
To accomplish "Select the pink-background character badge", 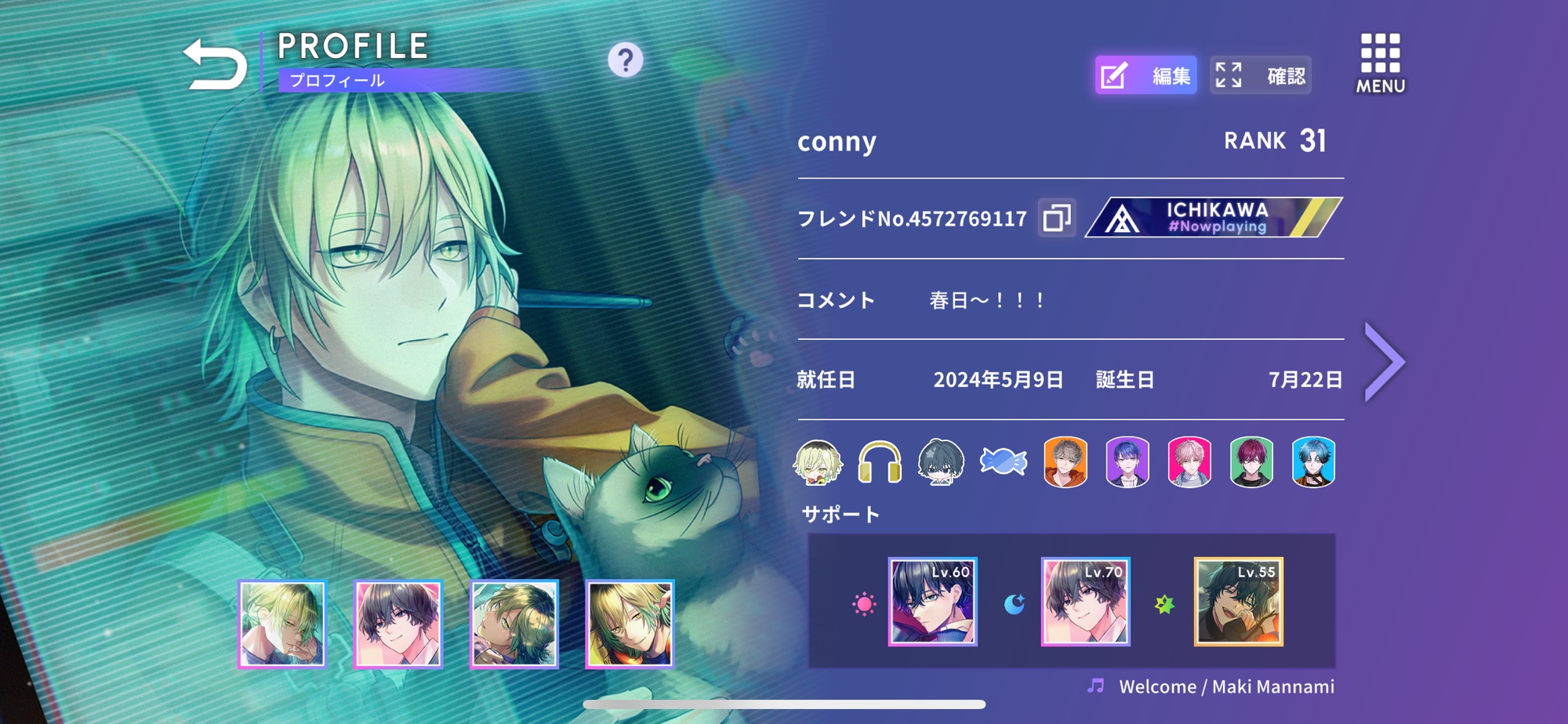I will pos(1189,462).
